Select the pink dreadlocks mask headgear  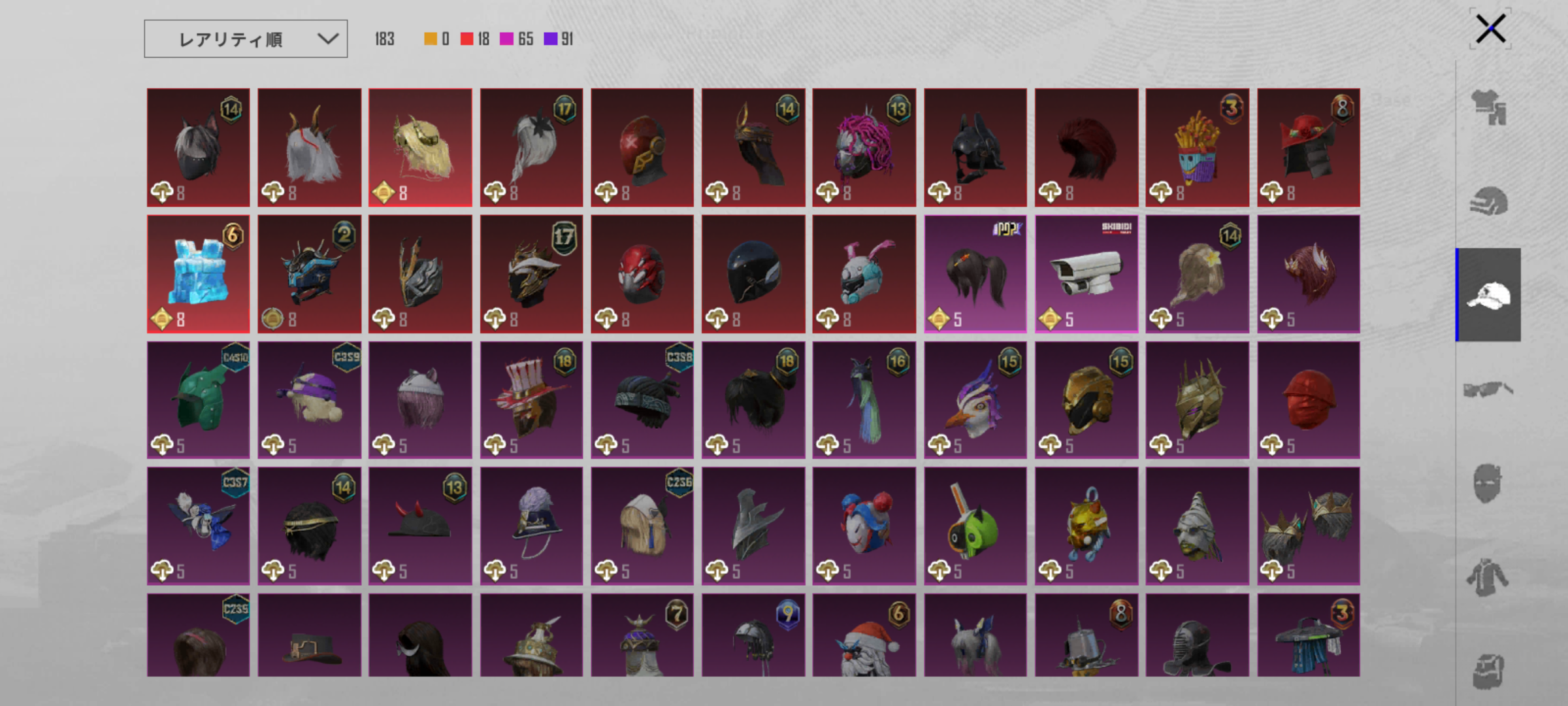pos(864,148)
